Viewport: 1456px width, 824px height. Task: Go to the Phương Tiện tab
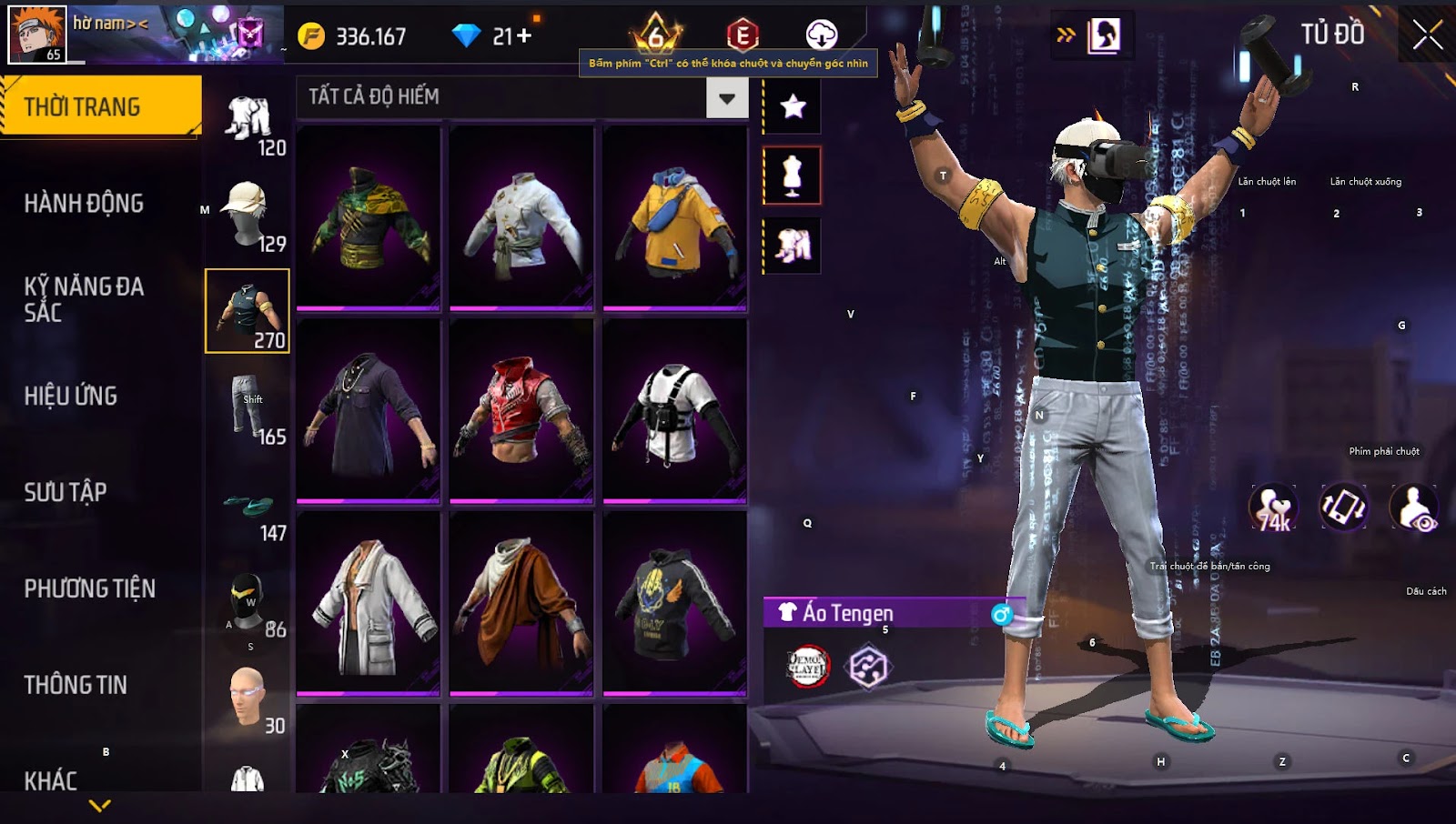click(x=89, y=588)
